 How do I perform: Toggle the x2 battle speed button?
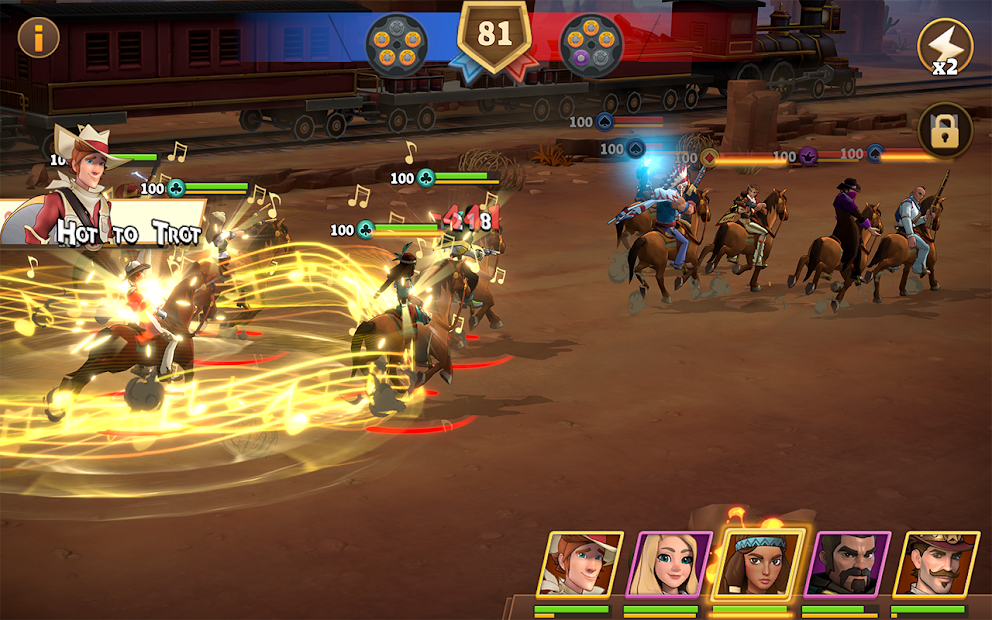pos(945,47)
